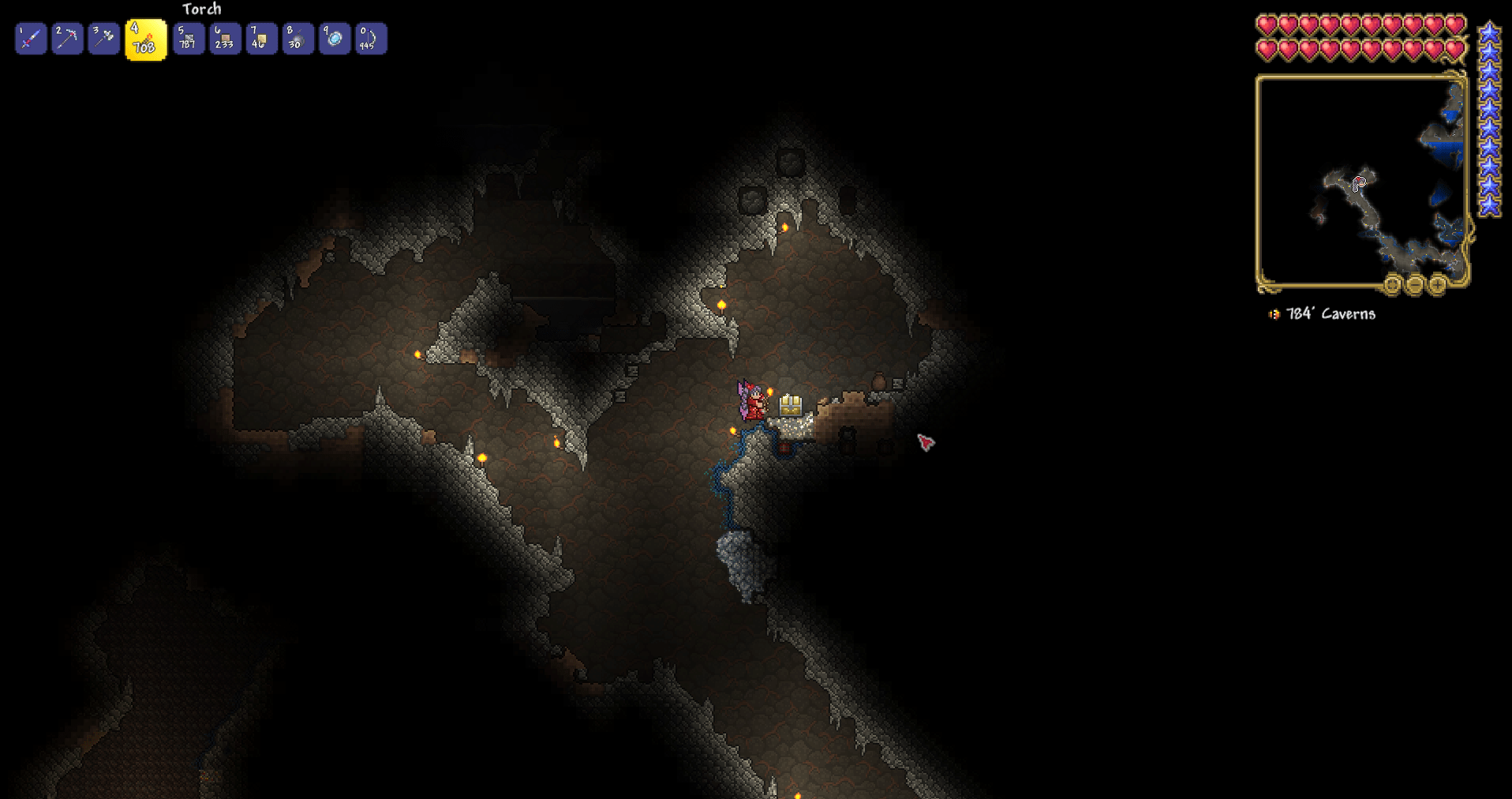The image size is (1512, 799).
Task: Select the grenades in hotbar slot 8
Action: (297, 38)
